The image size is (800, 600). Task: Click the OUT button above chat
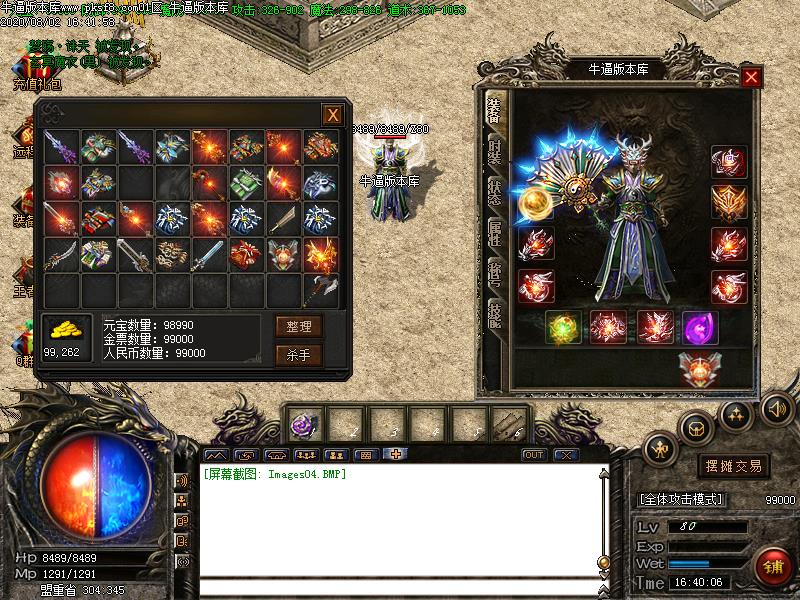(534, 455)
